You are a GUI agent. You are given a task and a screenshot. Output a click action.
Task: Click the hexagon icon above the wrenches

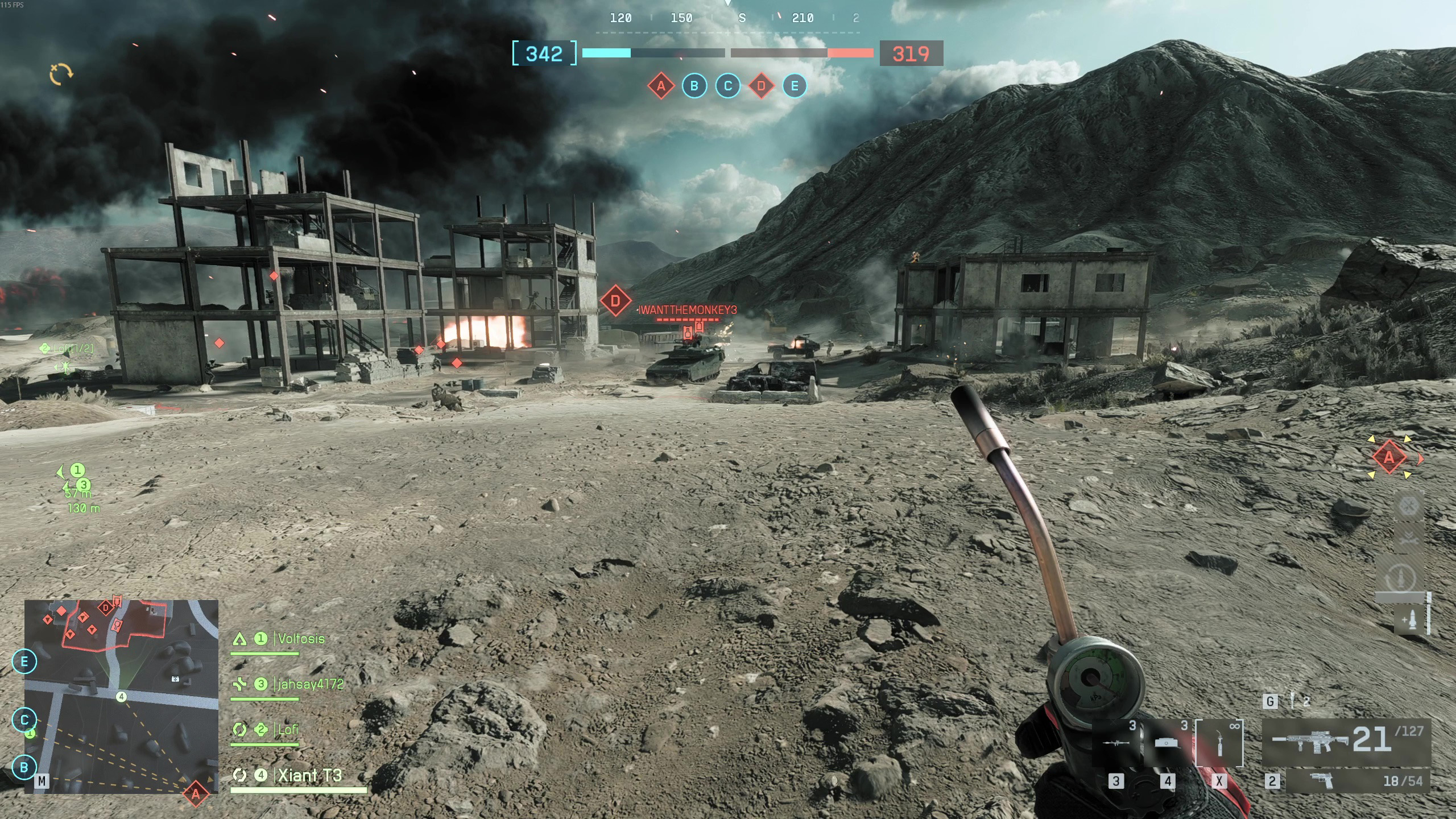tap(1408, 506)
